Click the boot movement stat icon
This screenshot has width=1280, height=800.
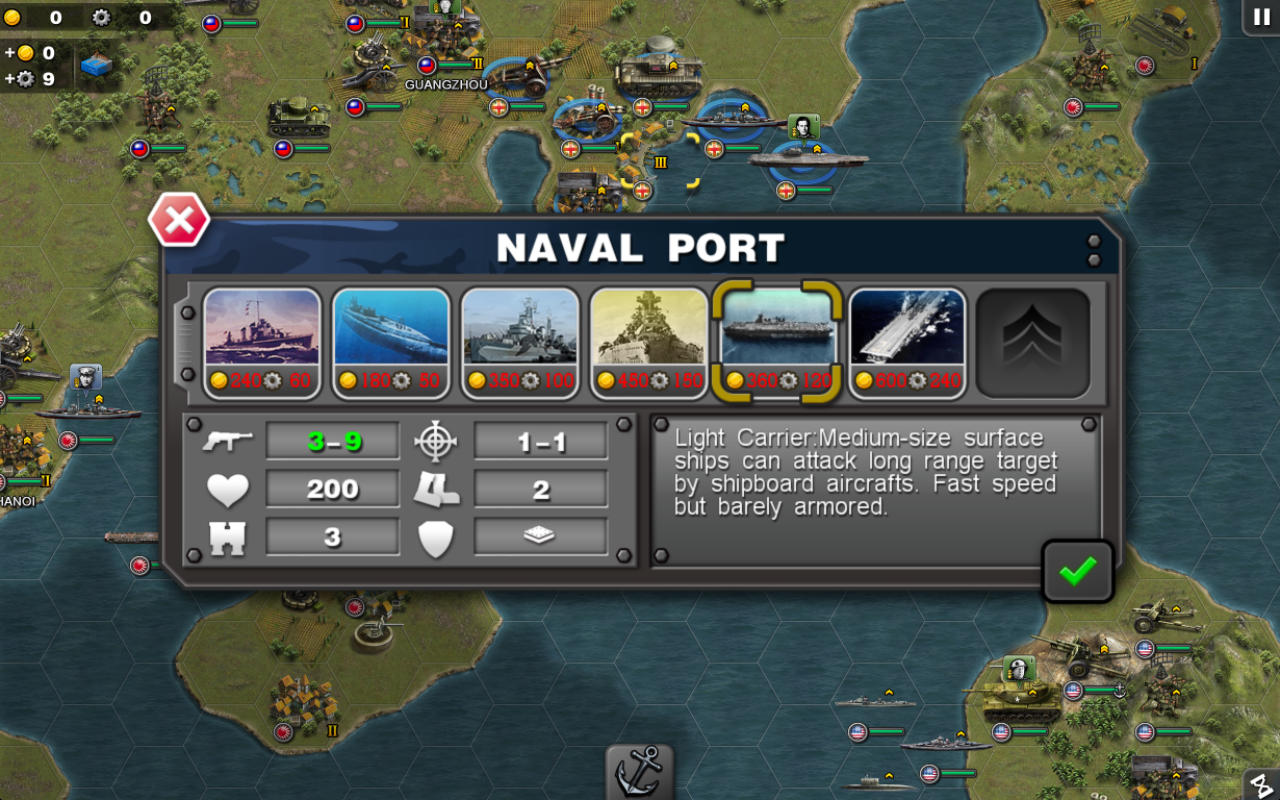[437, 488]
